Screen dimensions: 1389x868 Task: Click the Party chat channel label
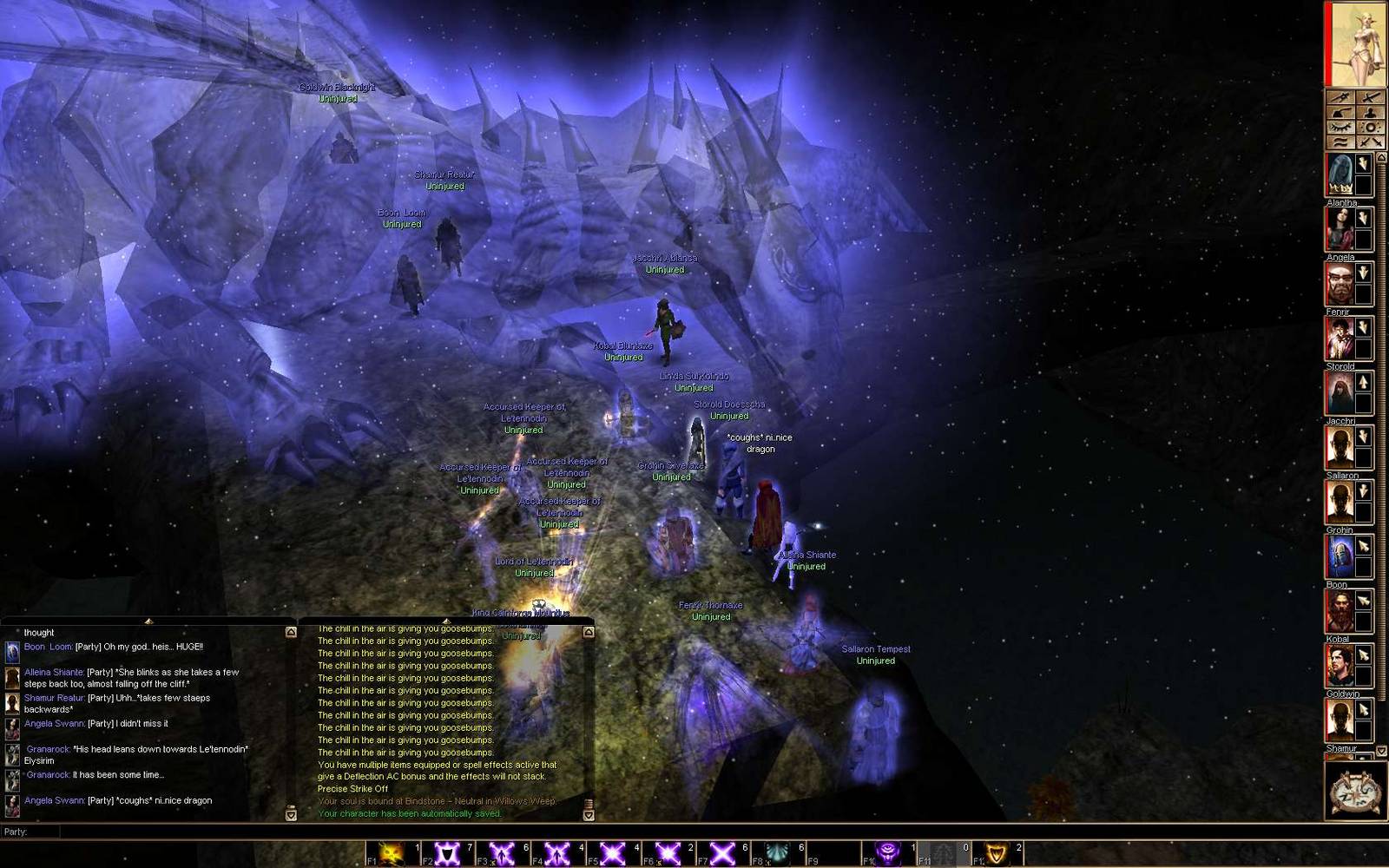tap(16, 832)
